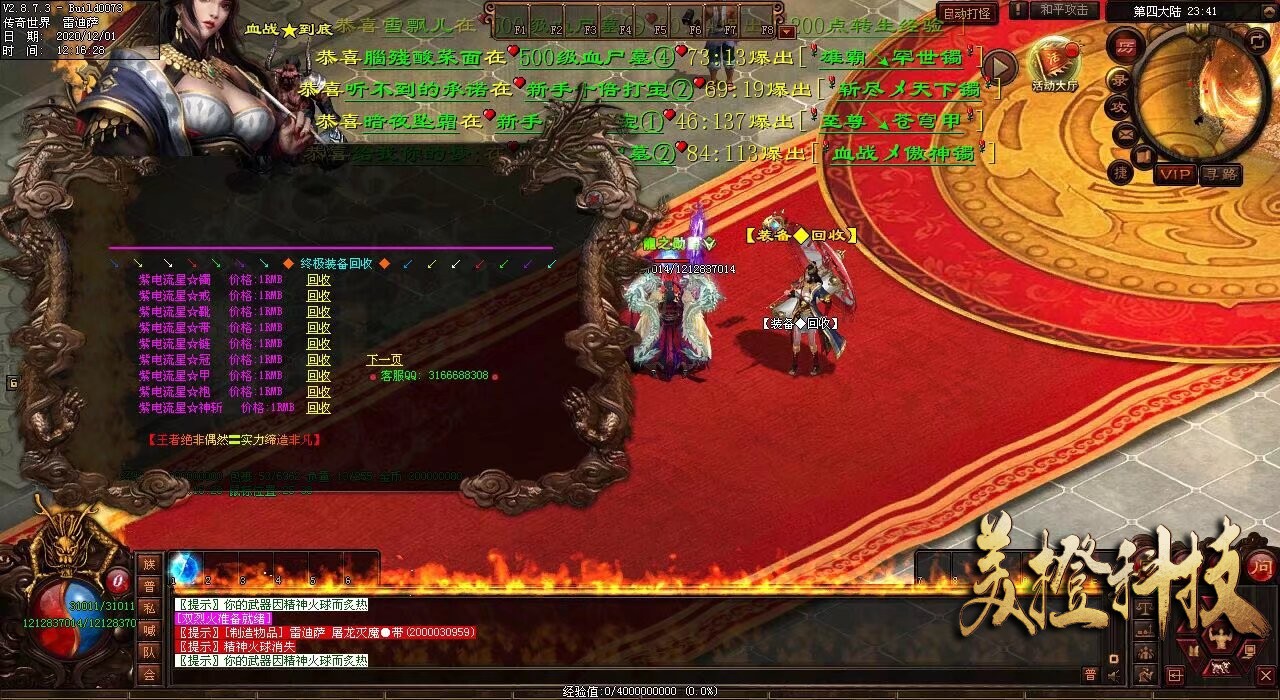Select the blue orb skill in slot 1

point(184,568)
